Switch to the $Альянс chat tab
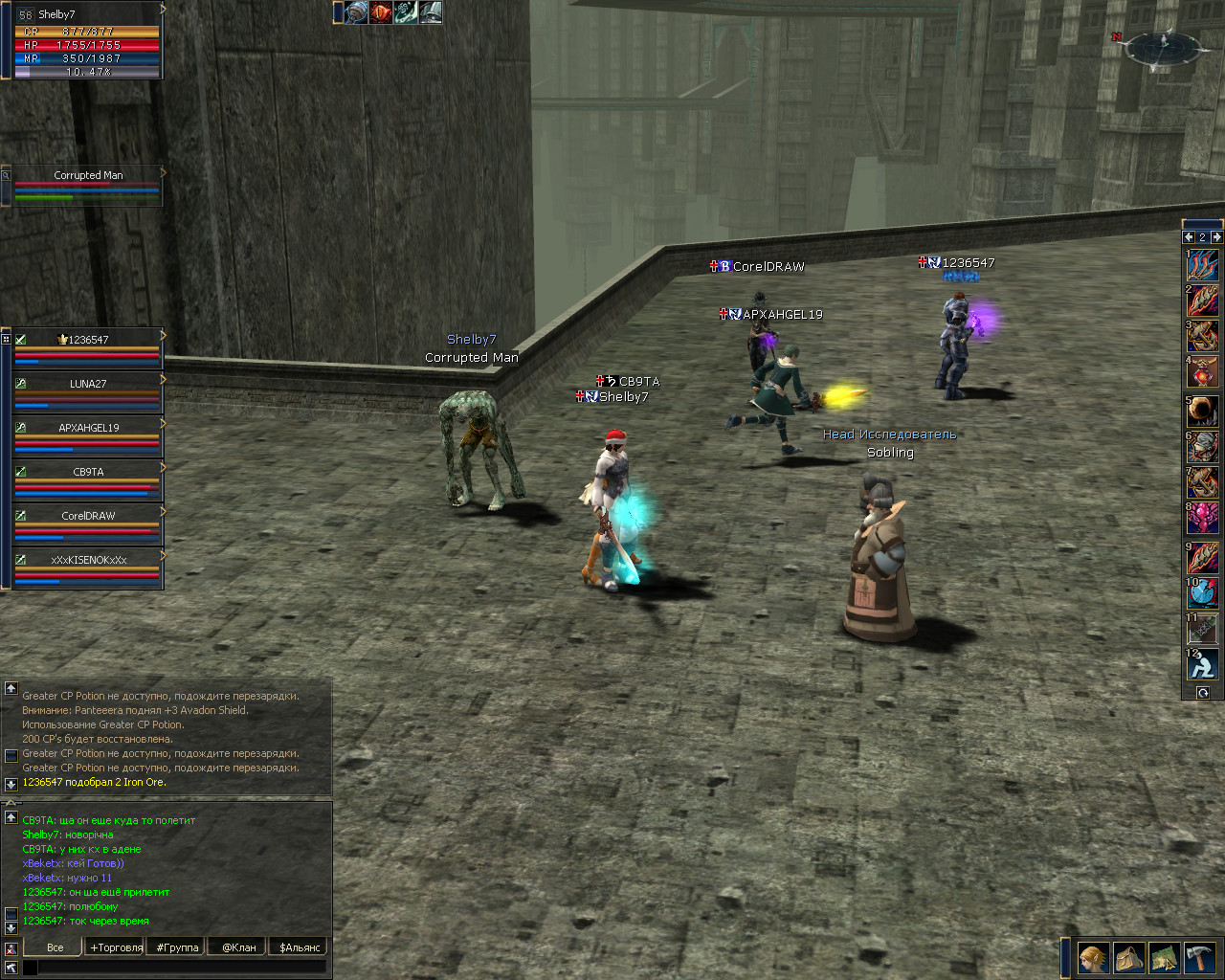This screenshot has width=1225, height=980. (x=300, y=947)
